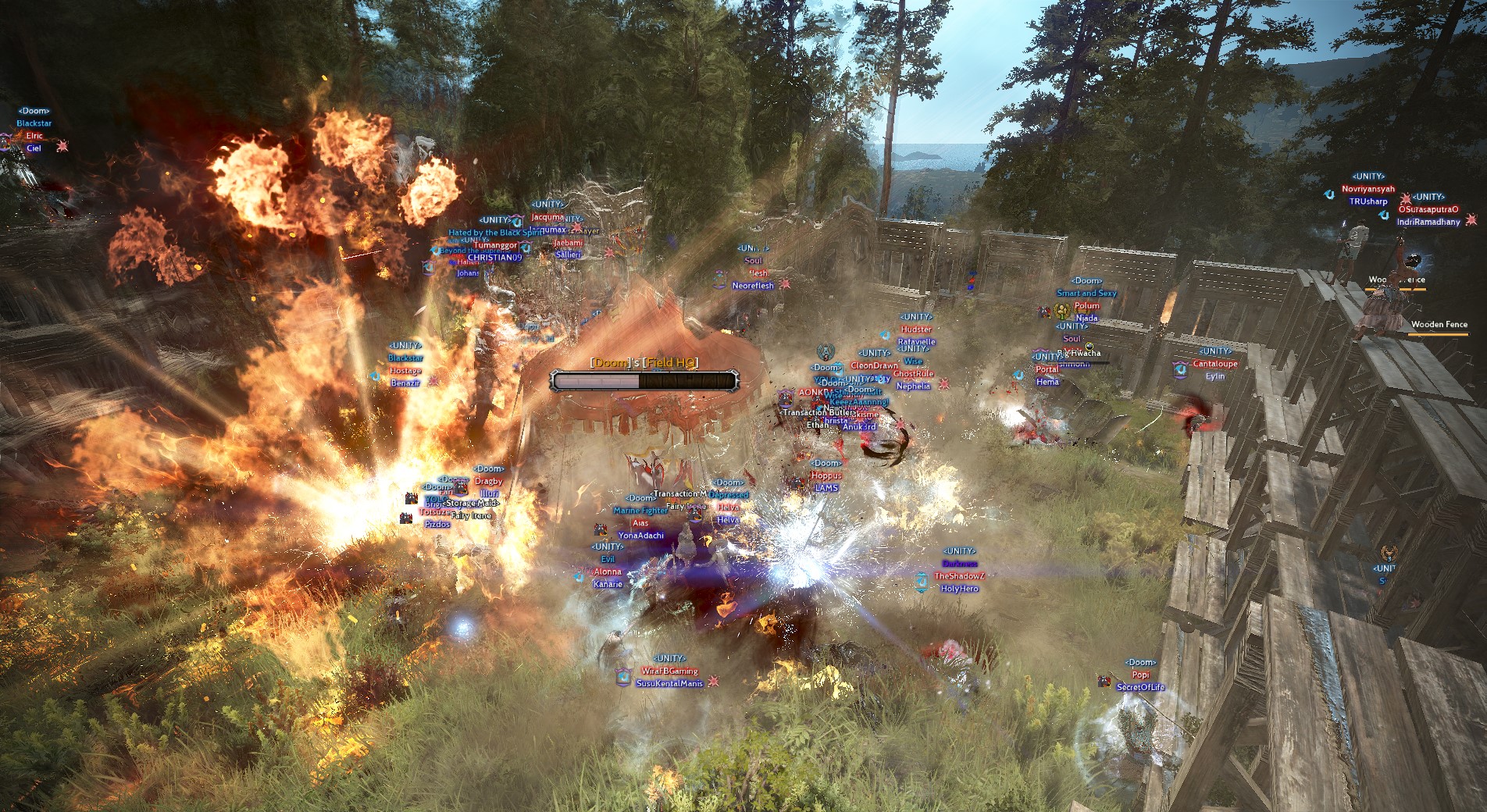
Task: Select the blue emblem beside Novriyansyah
Action: pos(1329,194)
